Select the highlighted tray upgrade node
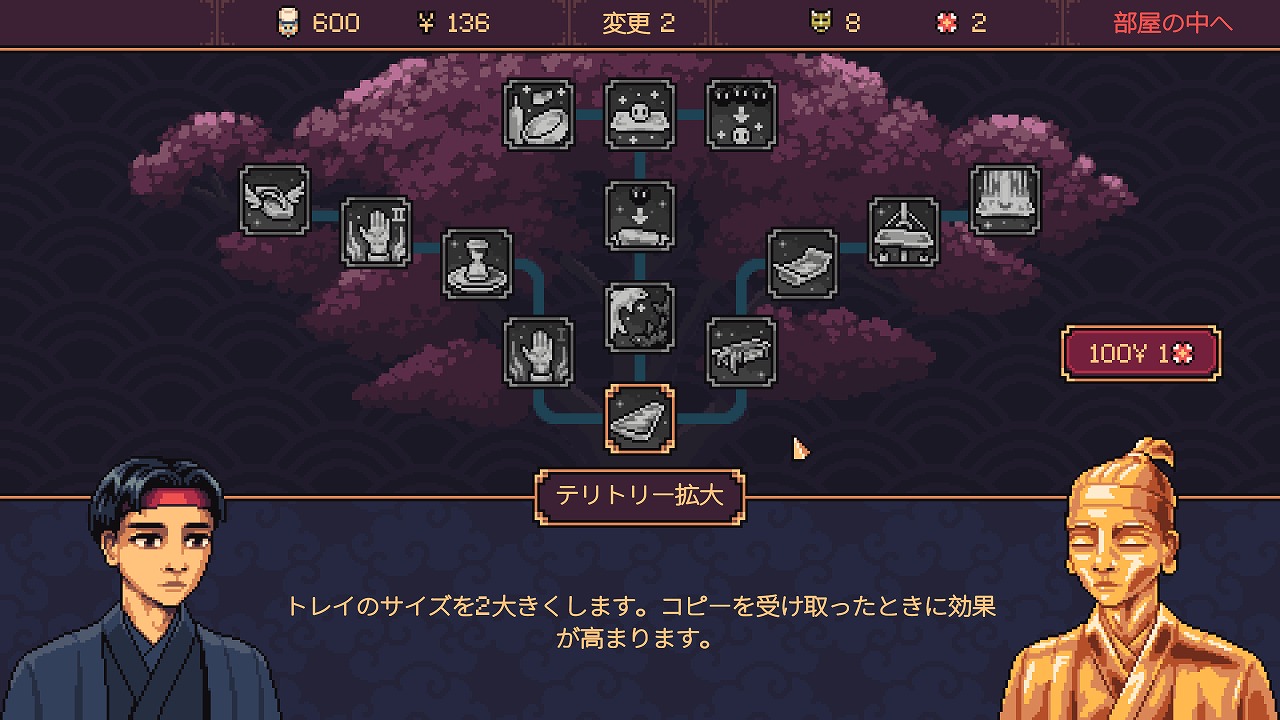The height and width of the screenshot is (720, 1280). coord(640,418)
